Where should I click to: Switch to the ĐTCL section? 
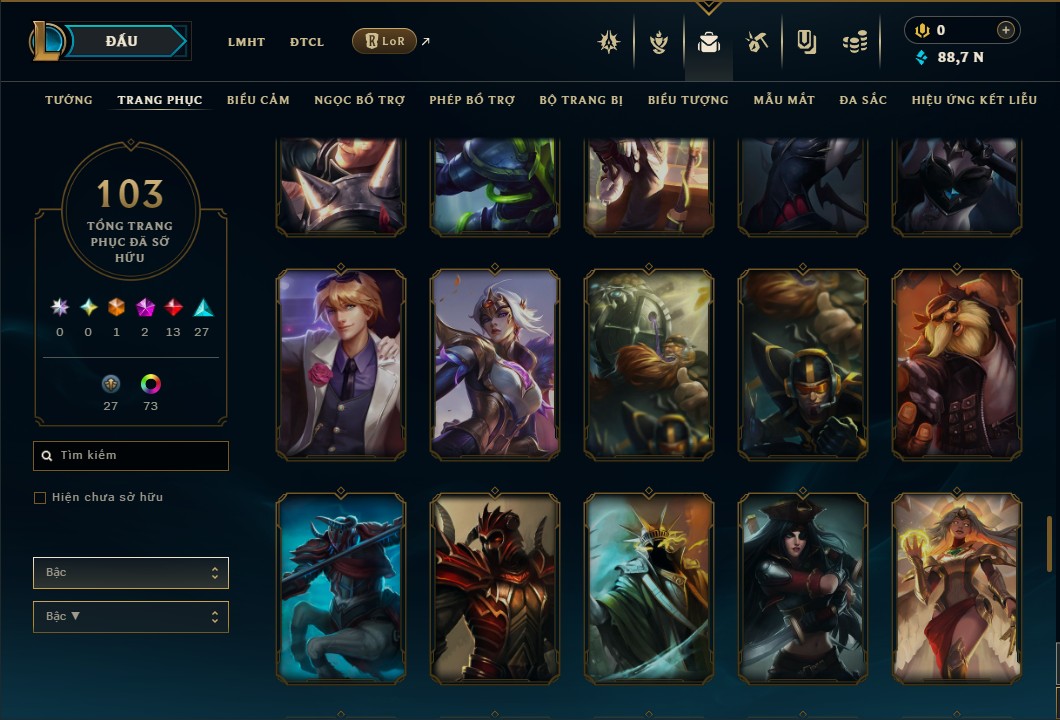tap(307, 42)
